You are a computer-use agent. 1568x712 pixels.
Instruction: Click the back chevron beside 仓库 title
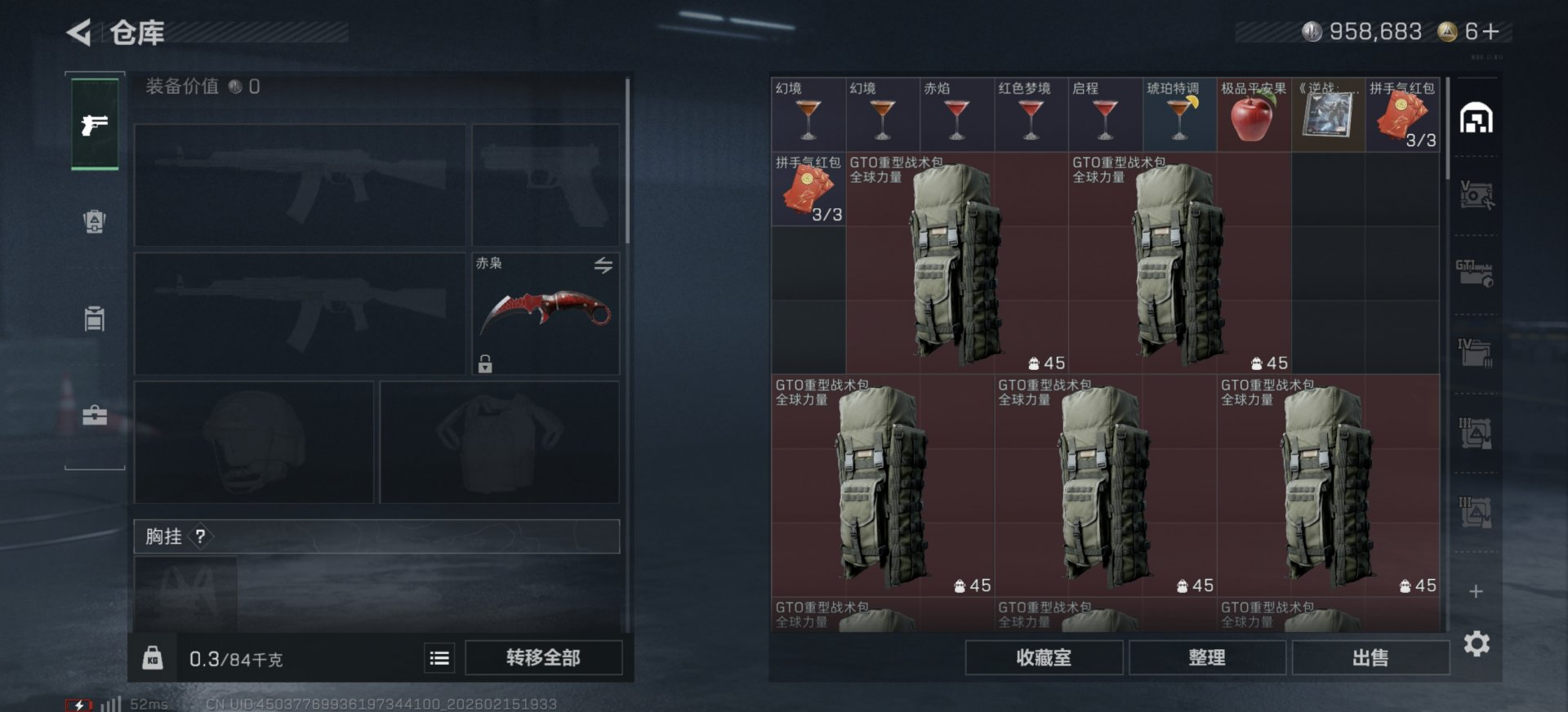tap(77, 30)
